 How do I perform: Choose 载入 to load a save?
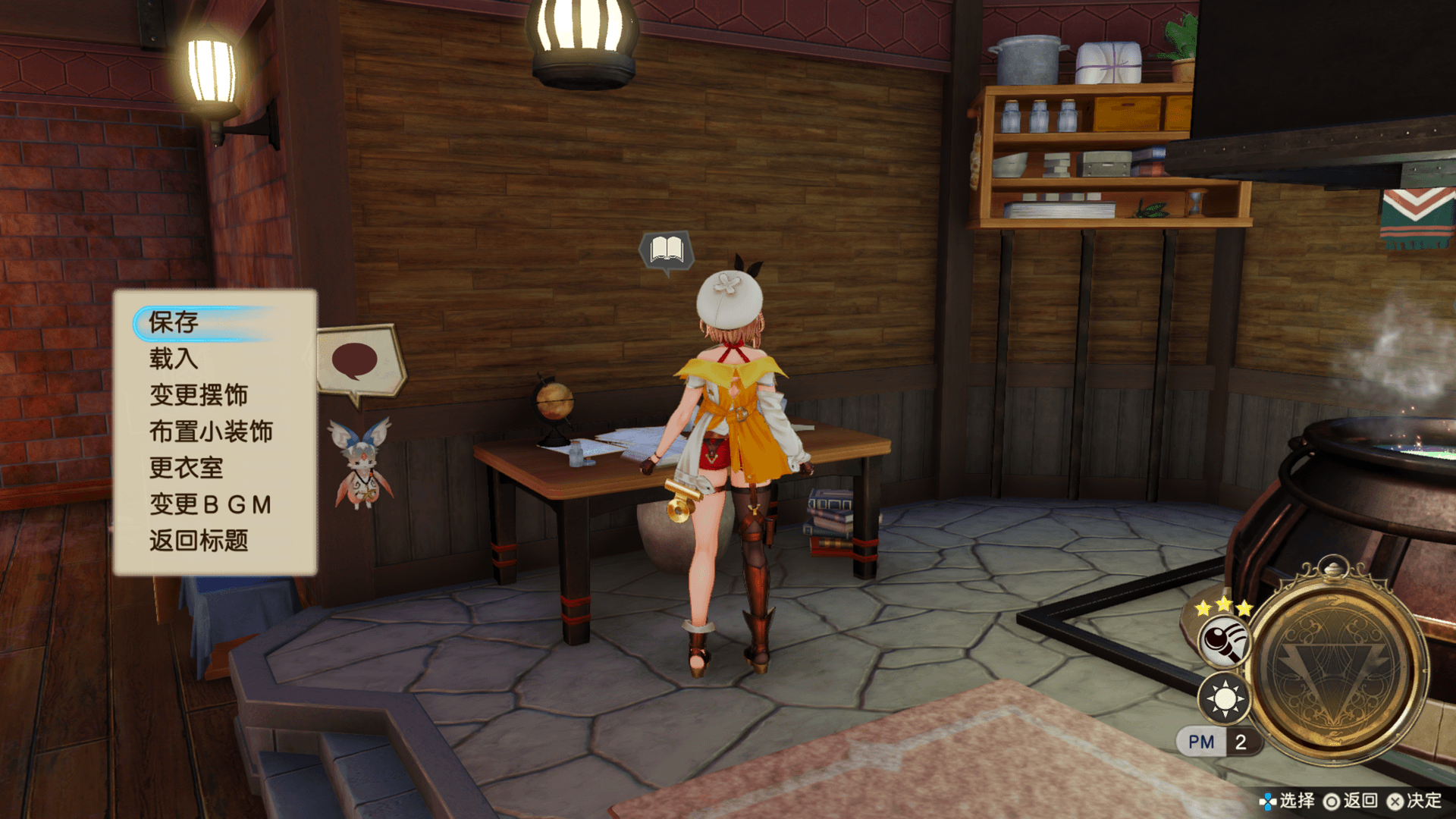[174, 359]
